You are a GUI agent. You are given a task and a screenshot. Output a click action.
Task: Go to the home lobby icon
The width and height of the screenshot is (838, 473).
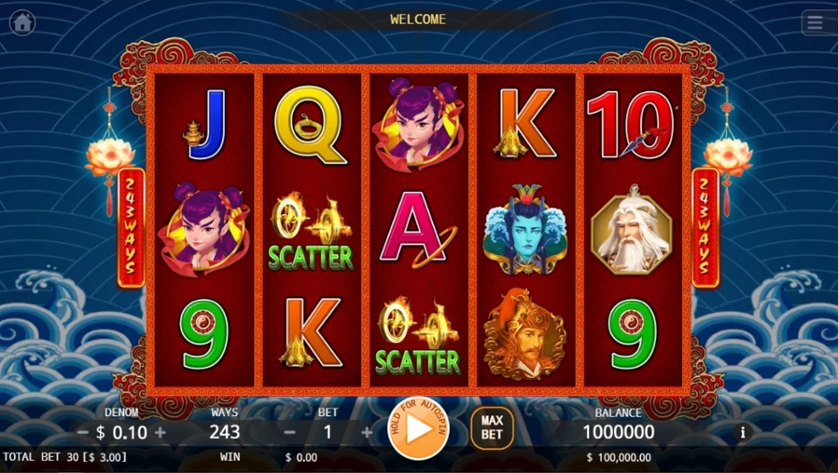tap(22, 23)
